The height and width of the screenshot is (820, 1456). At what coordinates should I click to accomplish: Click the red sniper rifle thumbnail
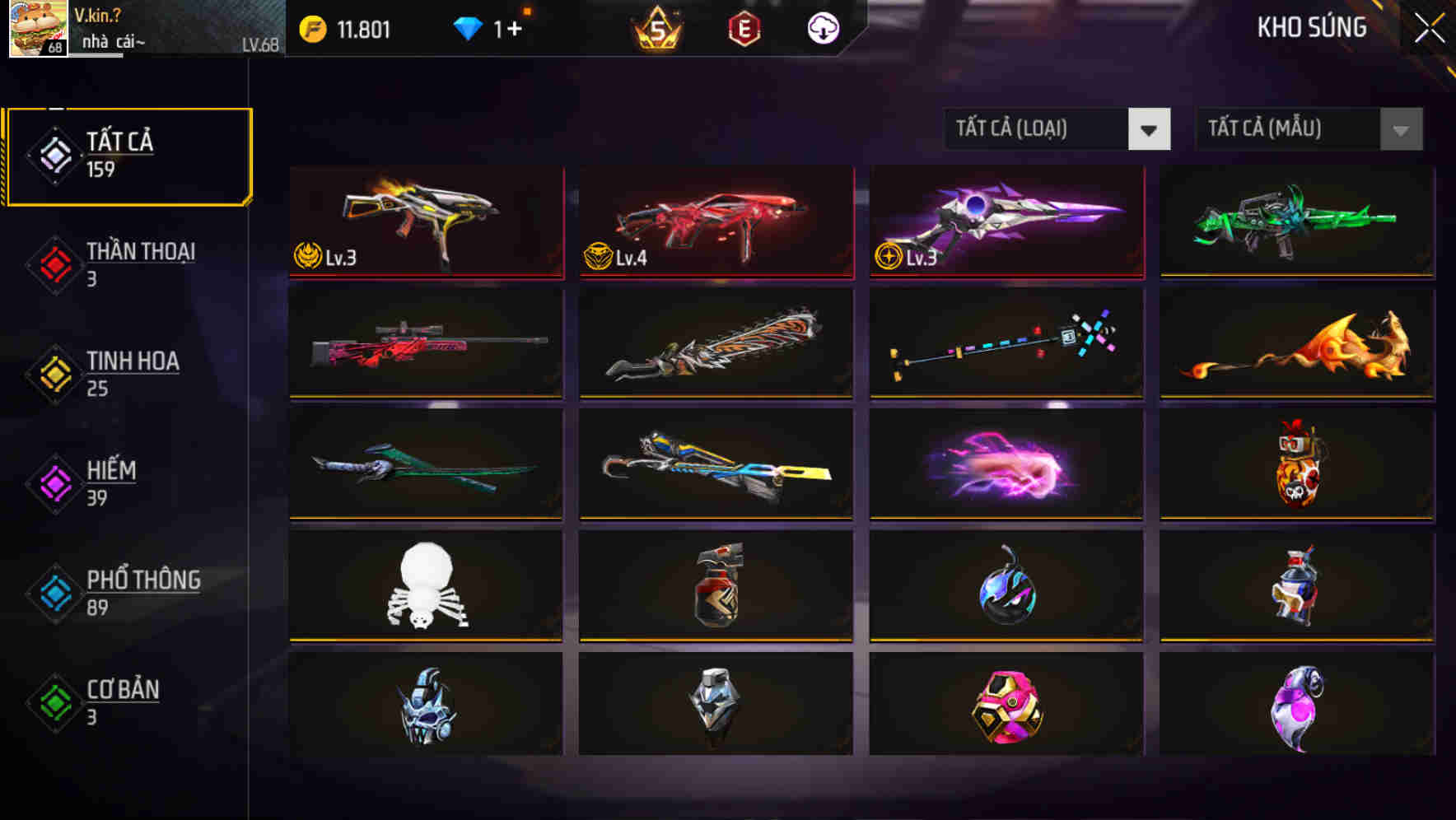pos(426,344)
